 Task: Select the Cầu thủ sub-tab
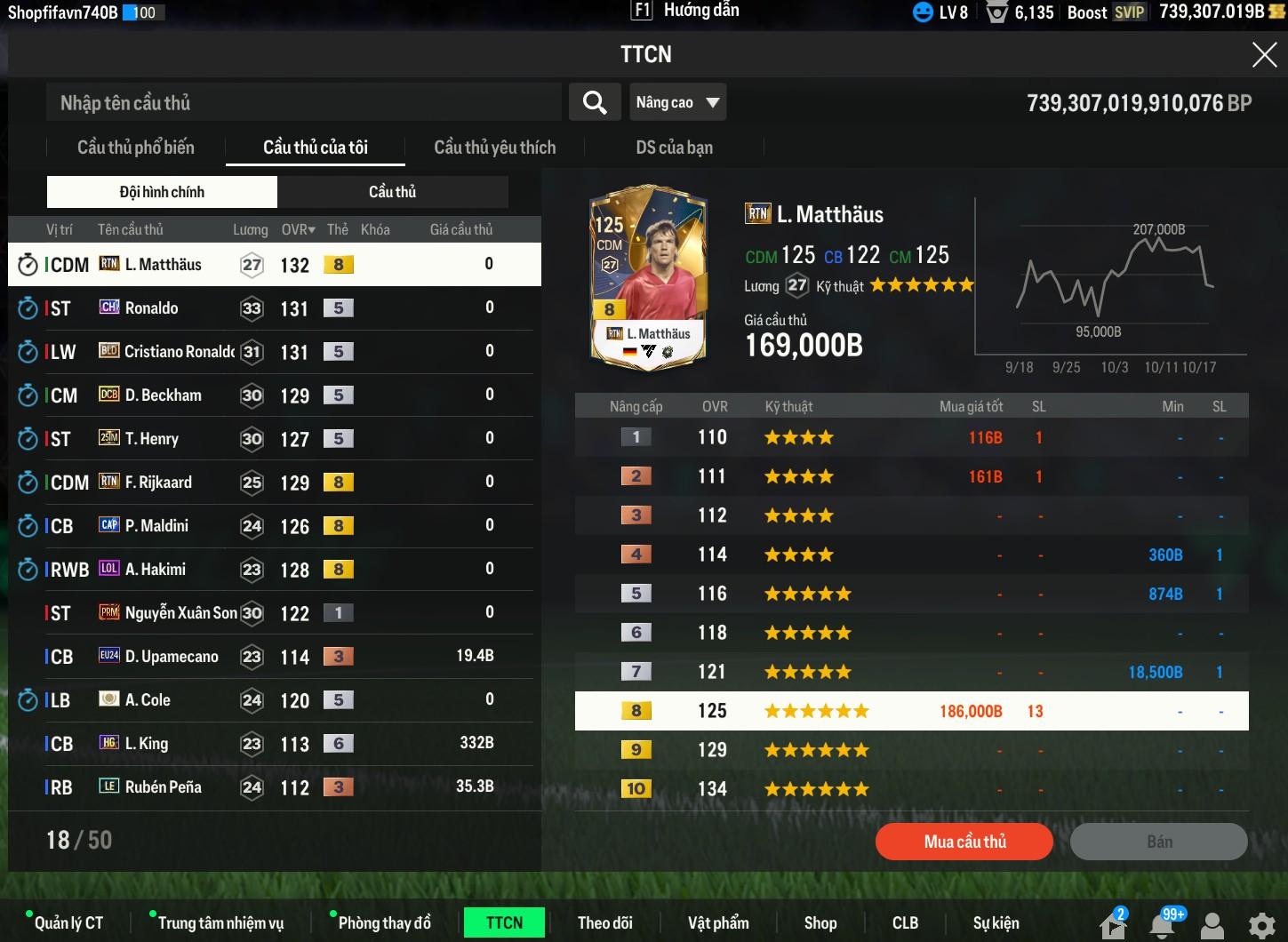click(x=392, y=192)
